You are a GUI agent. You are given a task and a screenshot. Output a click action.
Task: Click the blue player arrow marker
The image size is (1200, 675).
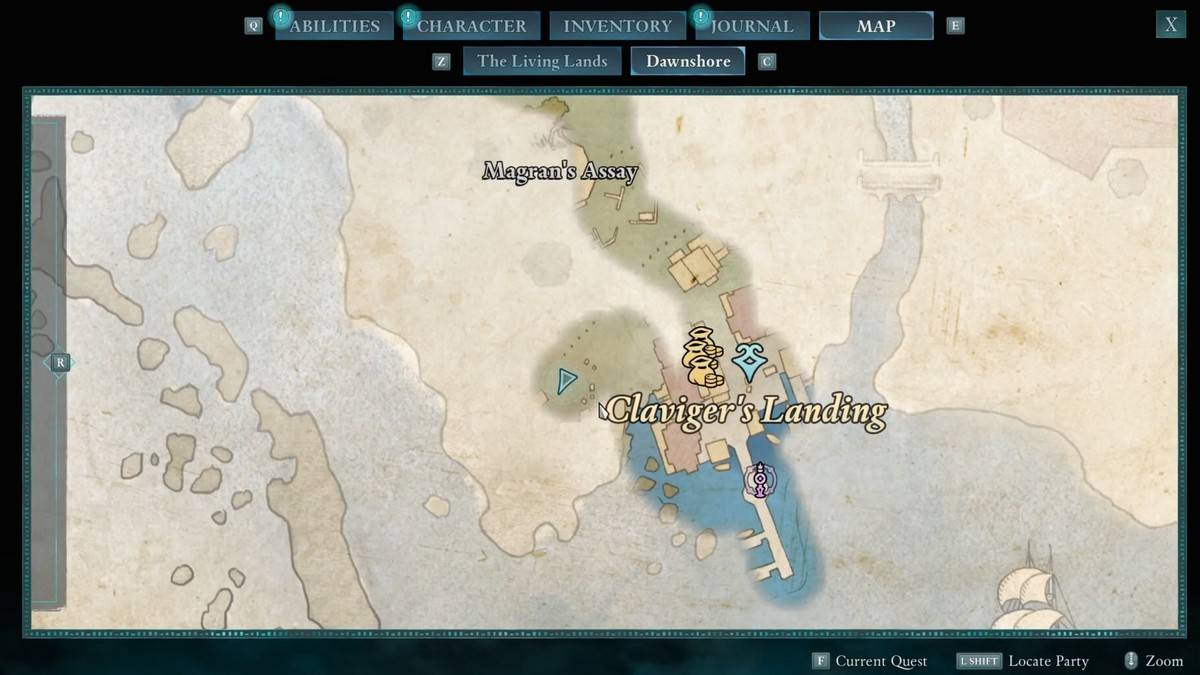[567, 381]
